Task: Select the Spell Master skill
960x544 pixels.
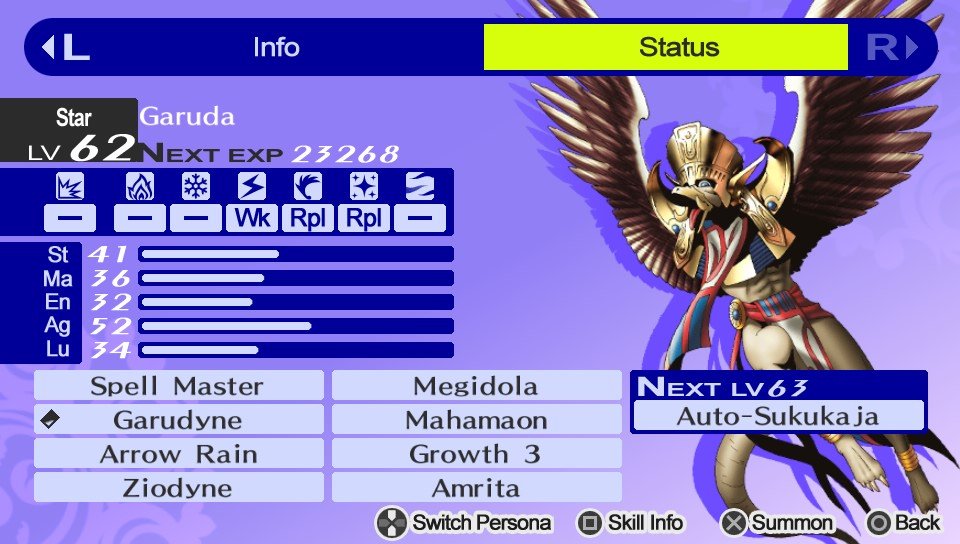Action: (x=178, y=386)
